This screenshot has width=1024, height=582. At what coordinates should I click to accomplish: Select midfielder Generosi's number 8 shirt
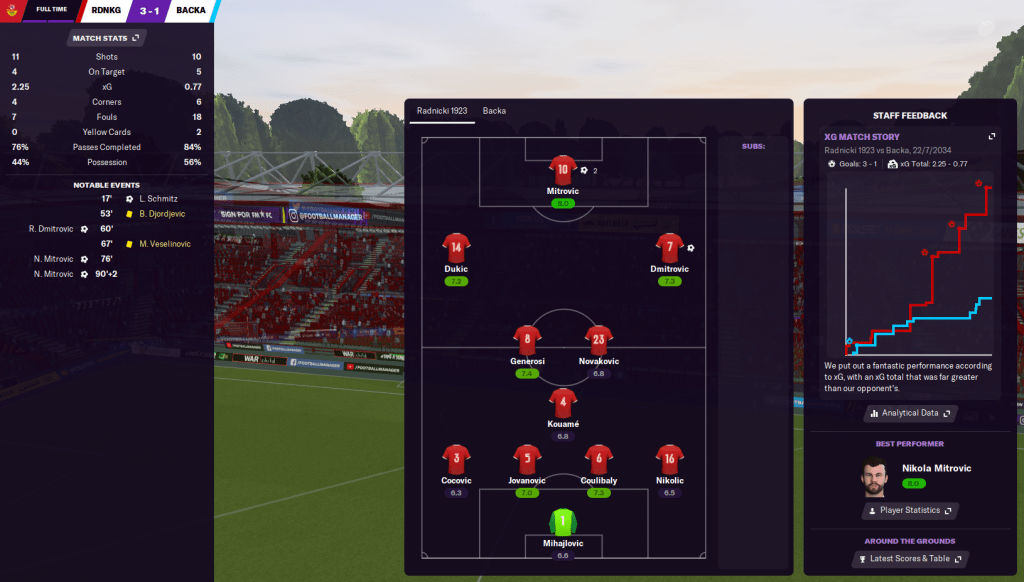[x=527, y=340]
